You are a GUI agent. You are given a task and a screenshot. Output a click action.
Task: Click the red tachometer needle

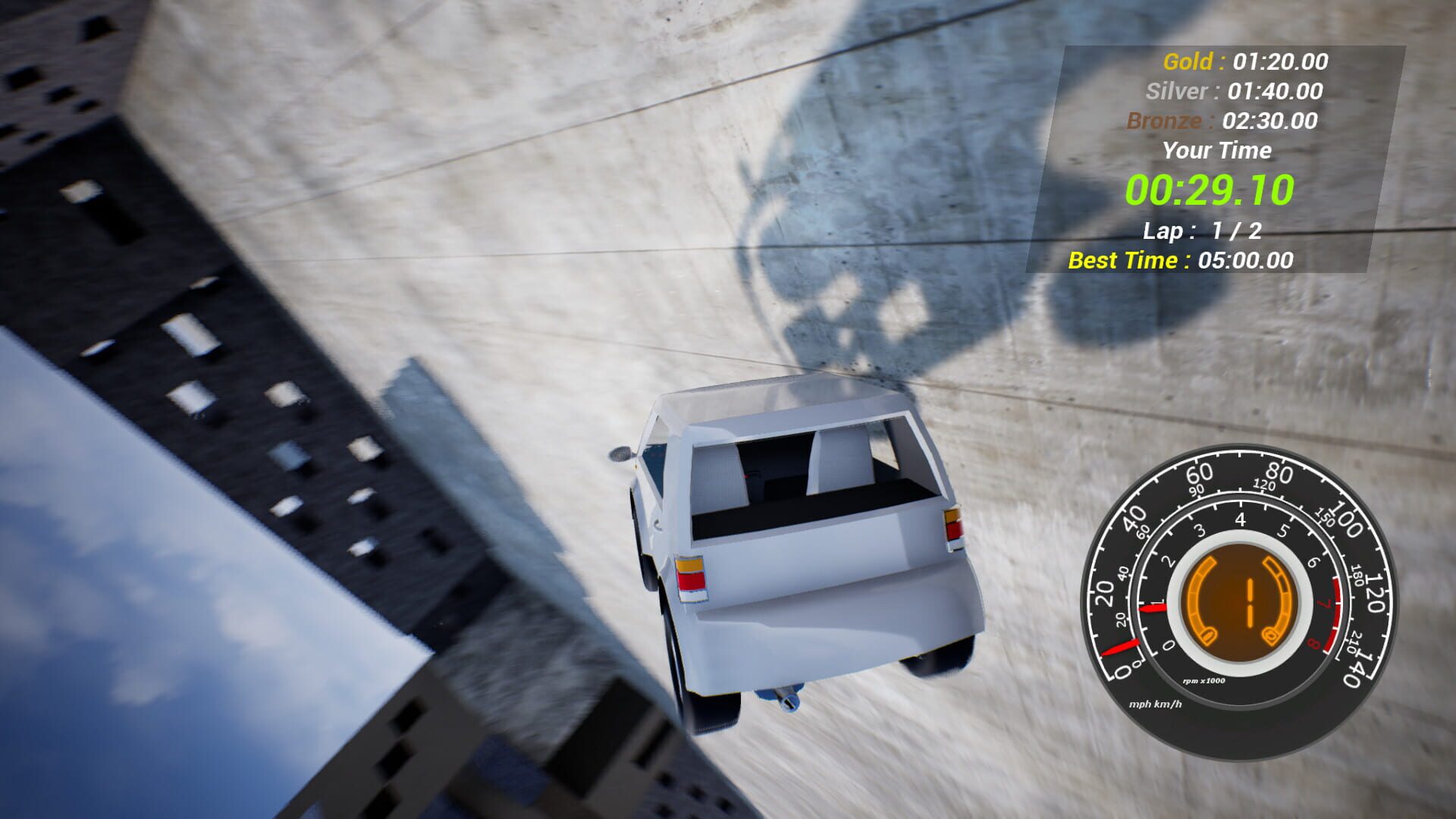pos(1152,609)
